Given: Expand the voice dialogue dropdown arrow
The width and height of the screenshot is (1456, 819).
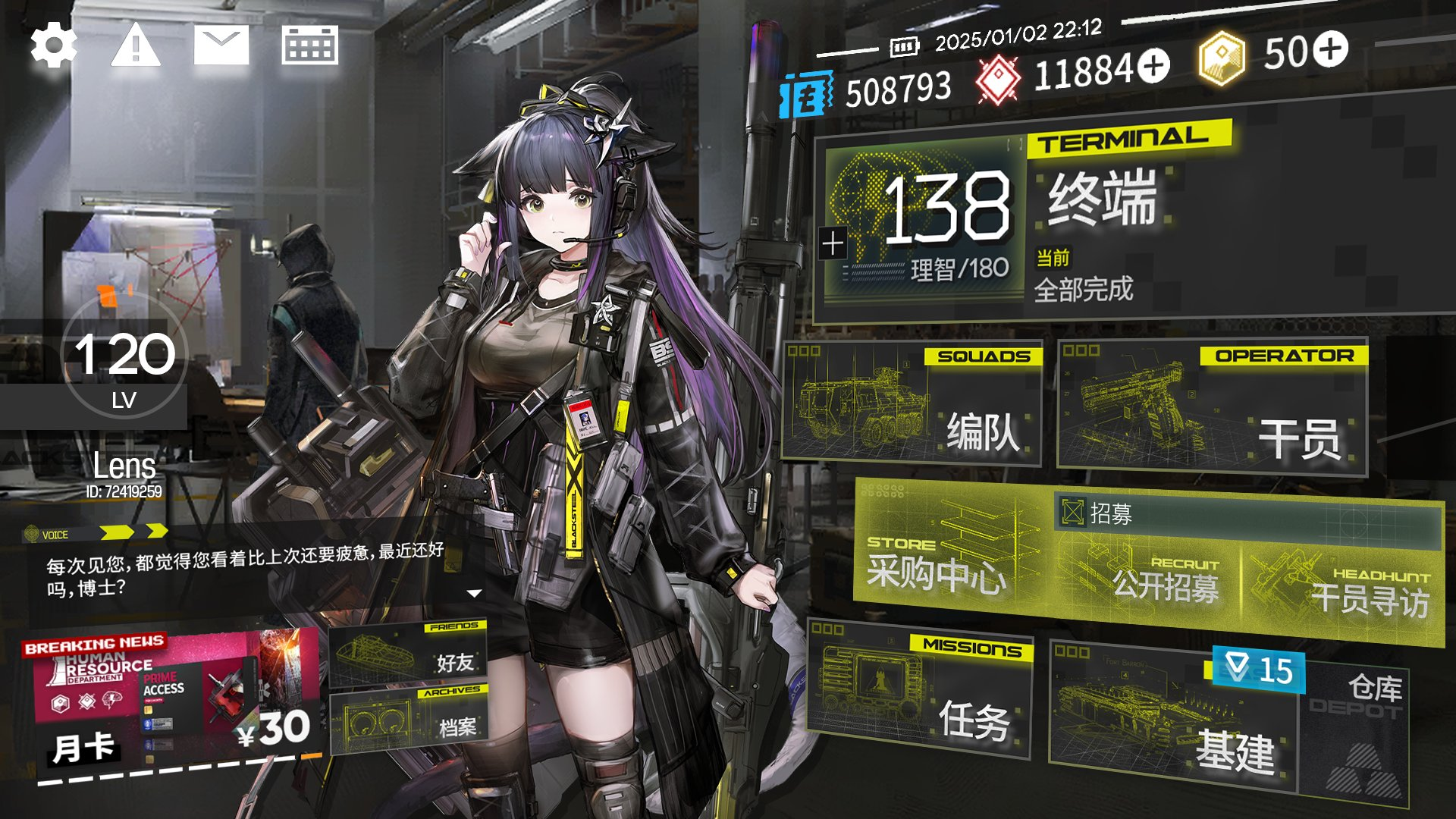Looking at the screenshot, I should point(475,593).
